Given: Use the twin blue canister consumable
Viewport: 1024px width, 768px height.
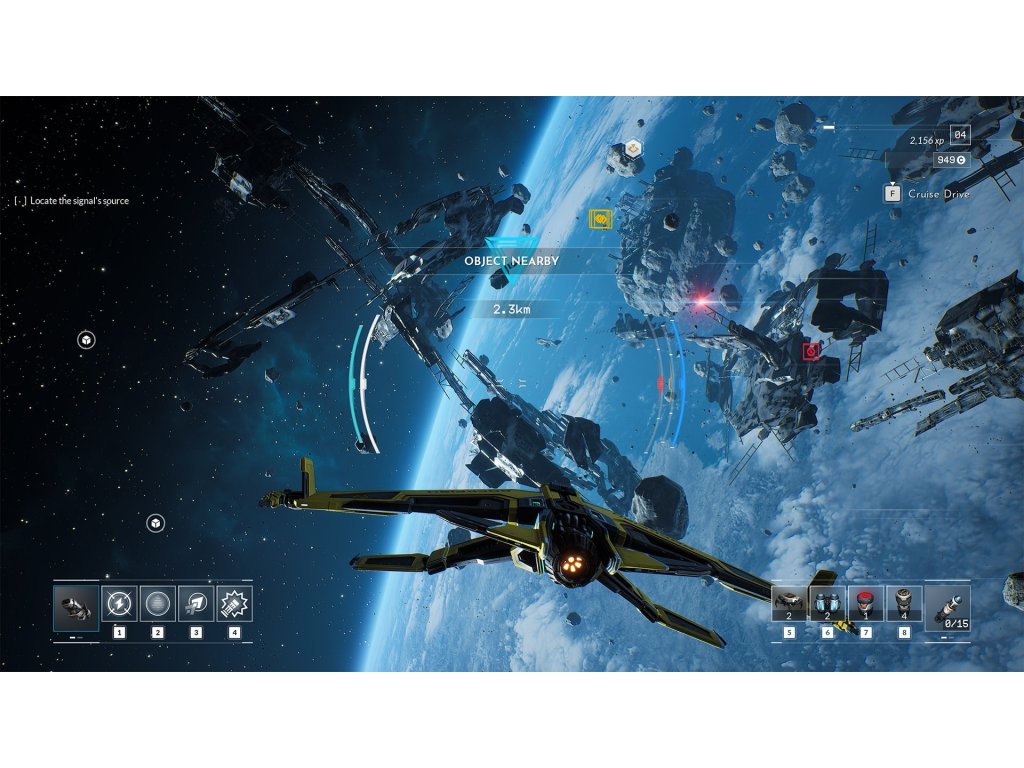Looking at the screenshot, I should click(x=827, y=603).
